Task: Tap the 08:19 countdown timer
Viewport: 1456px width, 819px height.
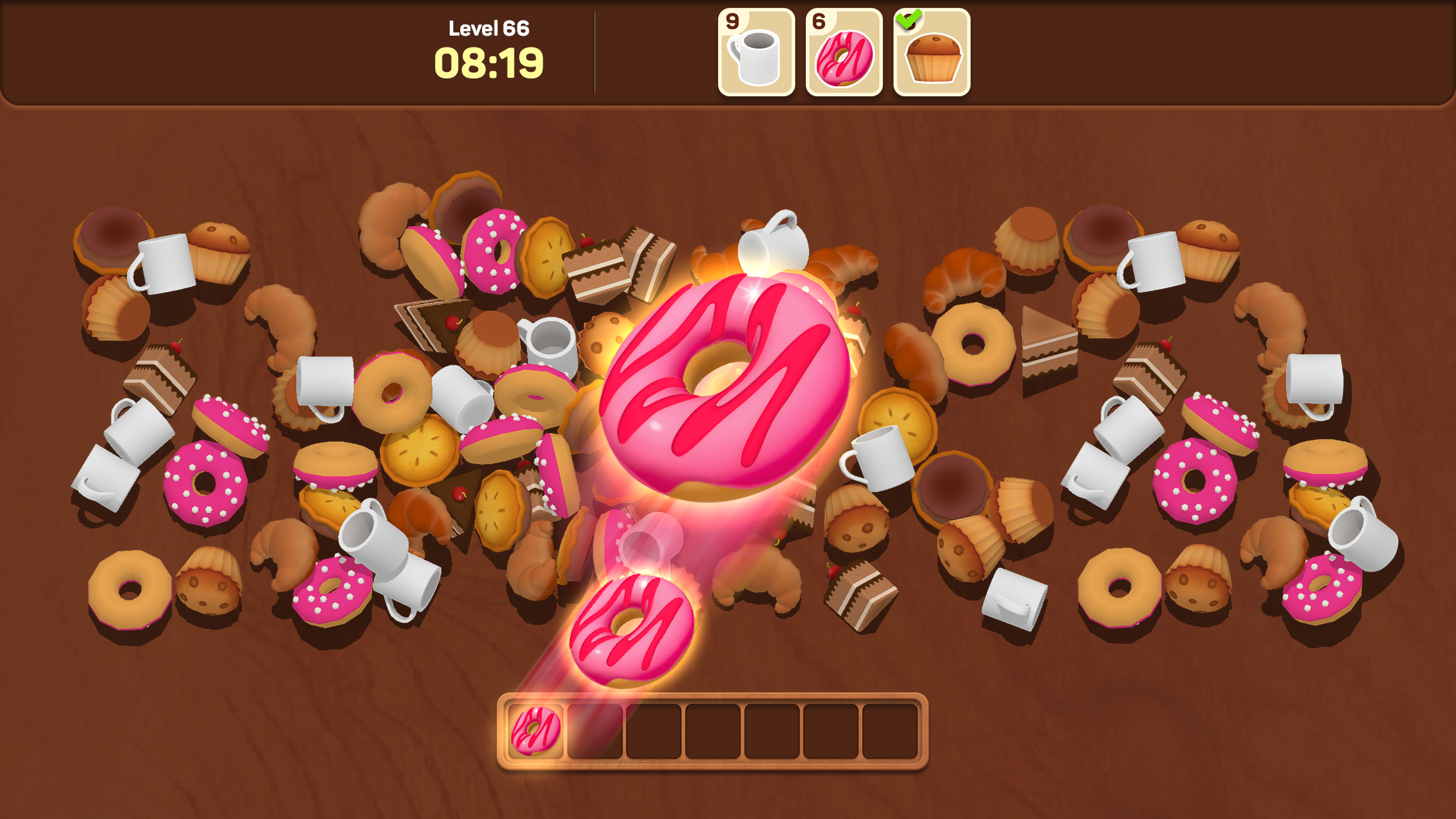Action: 489,65
